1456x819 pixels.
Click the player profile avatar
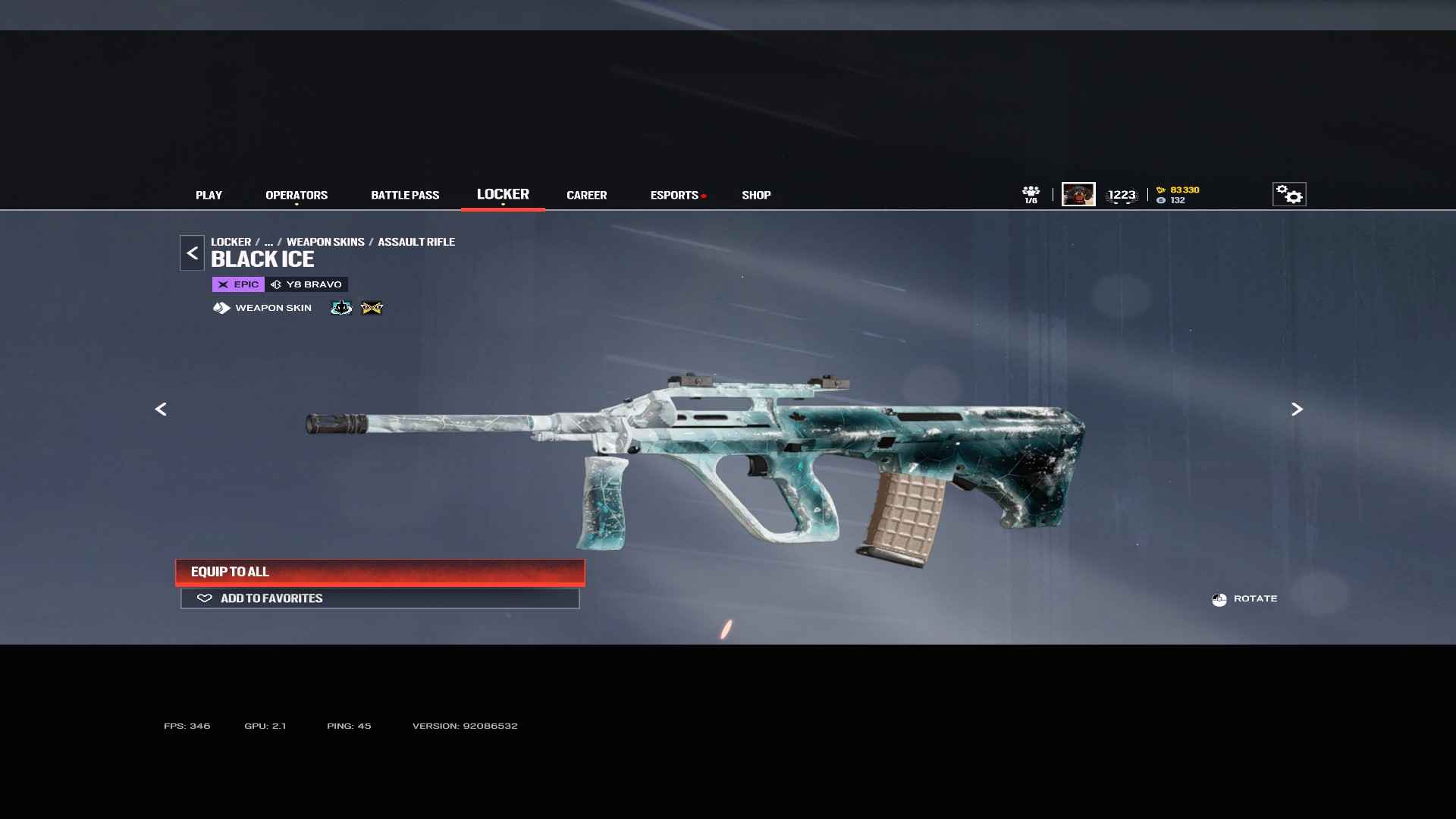[x=1078, y=195]
